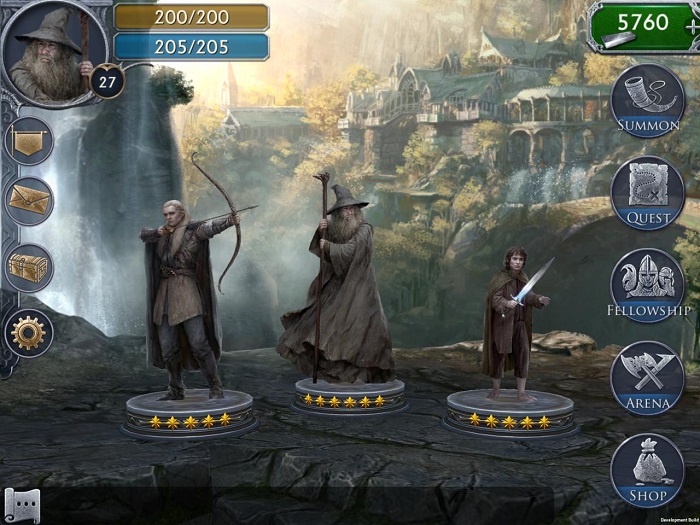The width and height of the screenshot is (700, 525).
Task: Open Gandalf player profile portrait
Action: click(x=48, y=49)
